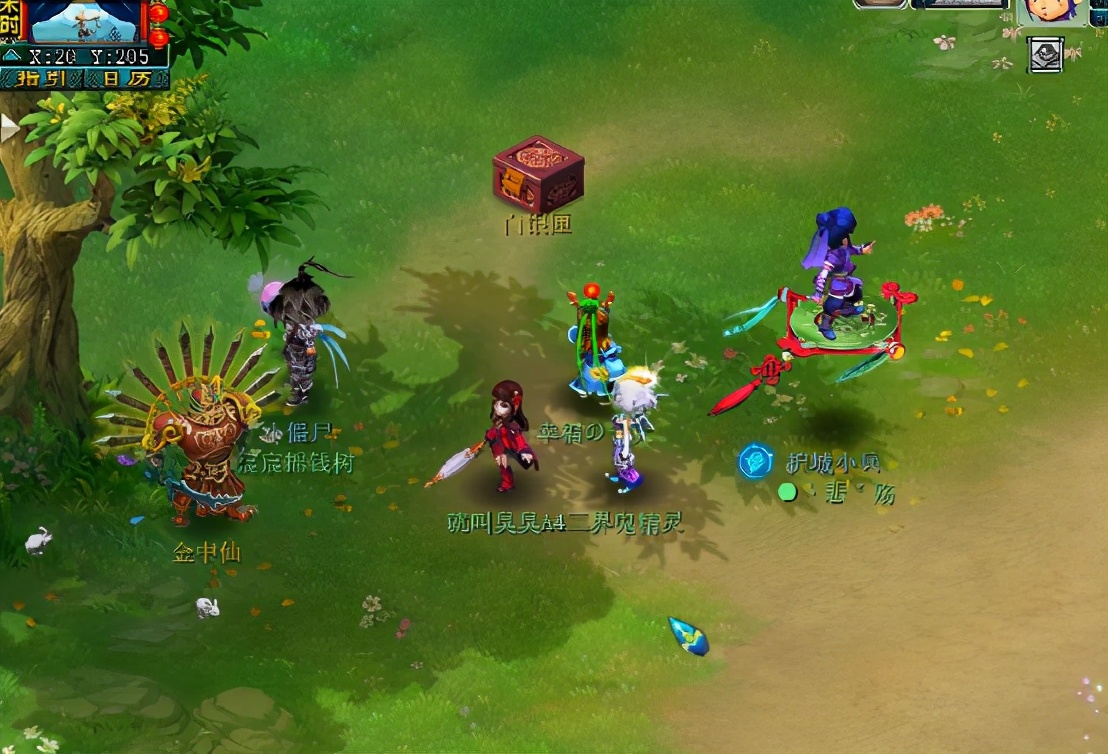The image size is (1108, 754).
Task: Toggle the small triangle beside the coordinates
Action: coord(11,57)
